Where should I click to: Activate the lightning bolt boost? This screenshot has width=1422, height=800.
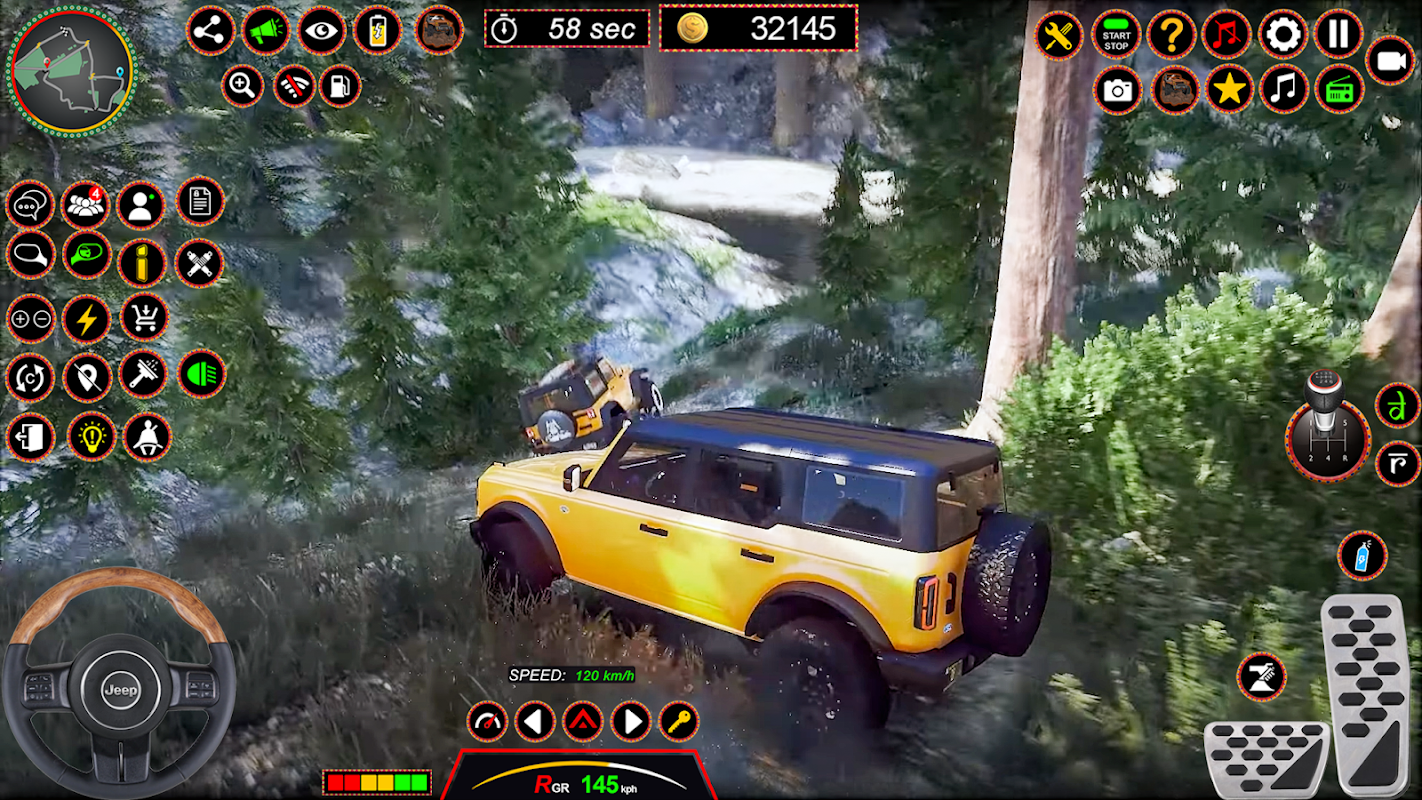[87, 320]
